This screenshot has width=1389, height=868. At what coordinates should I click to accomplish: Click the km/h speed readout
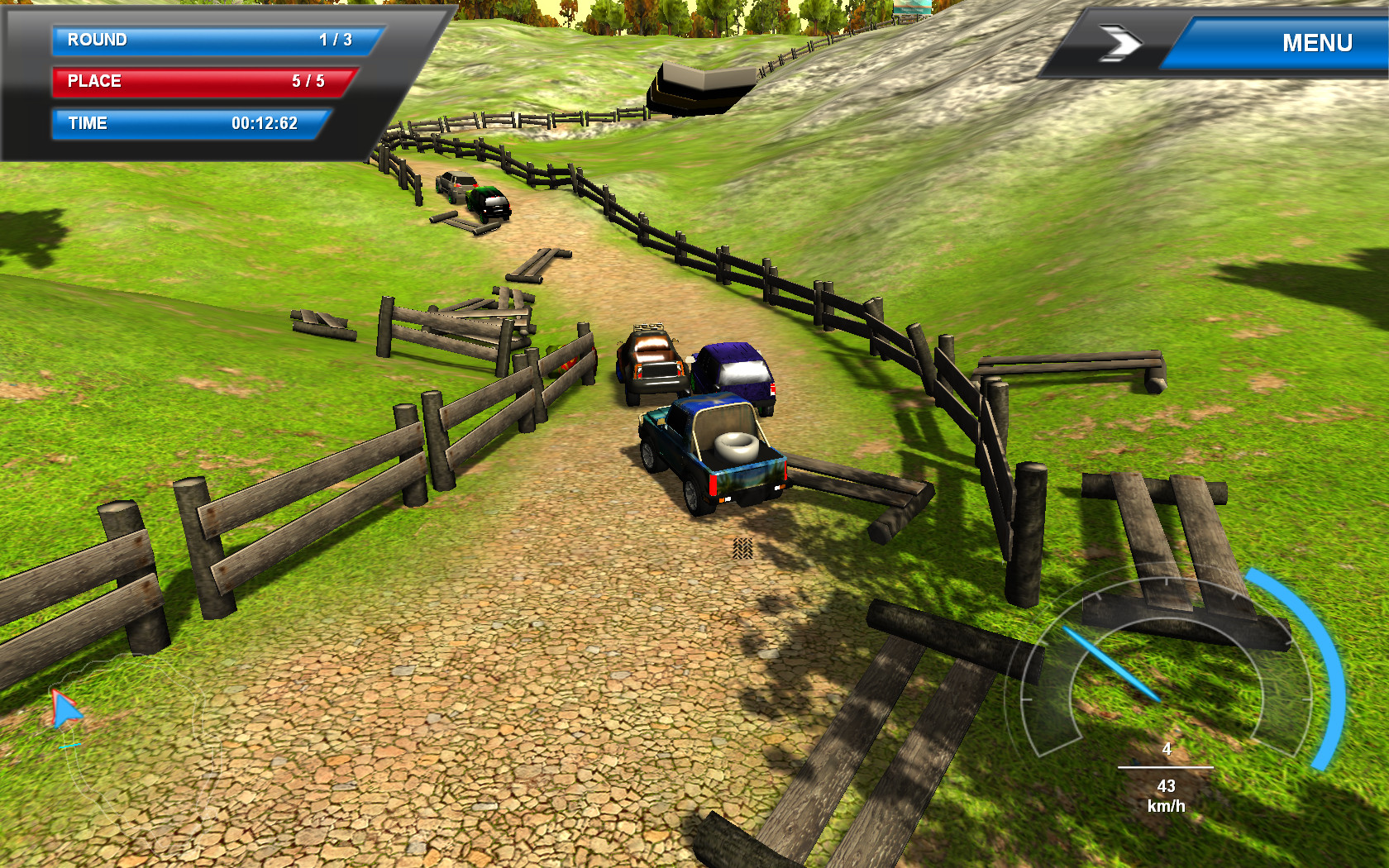[x=1167, y=796]
